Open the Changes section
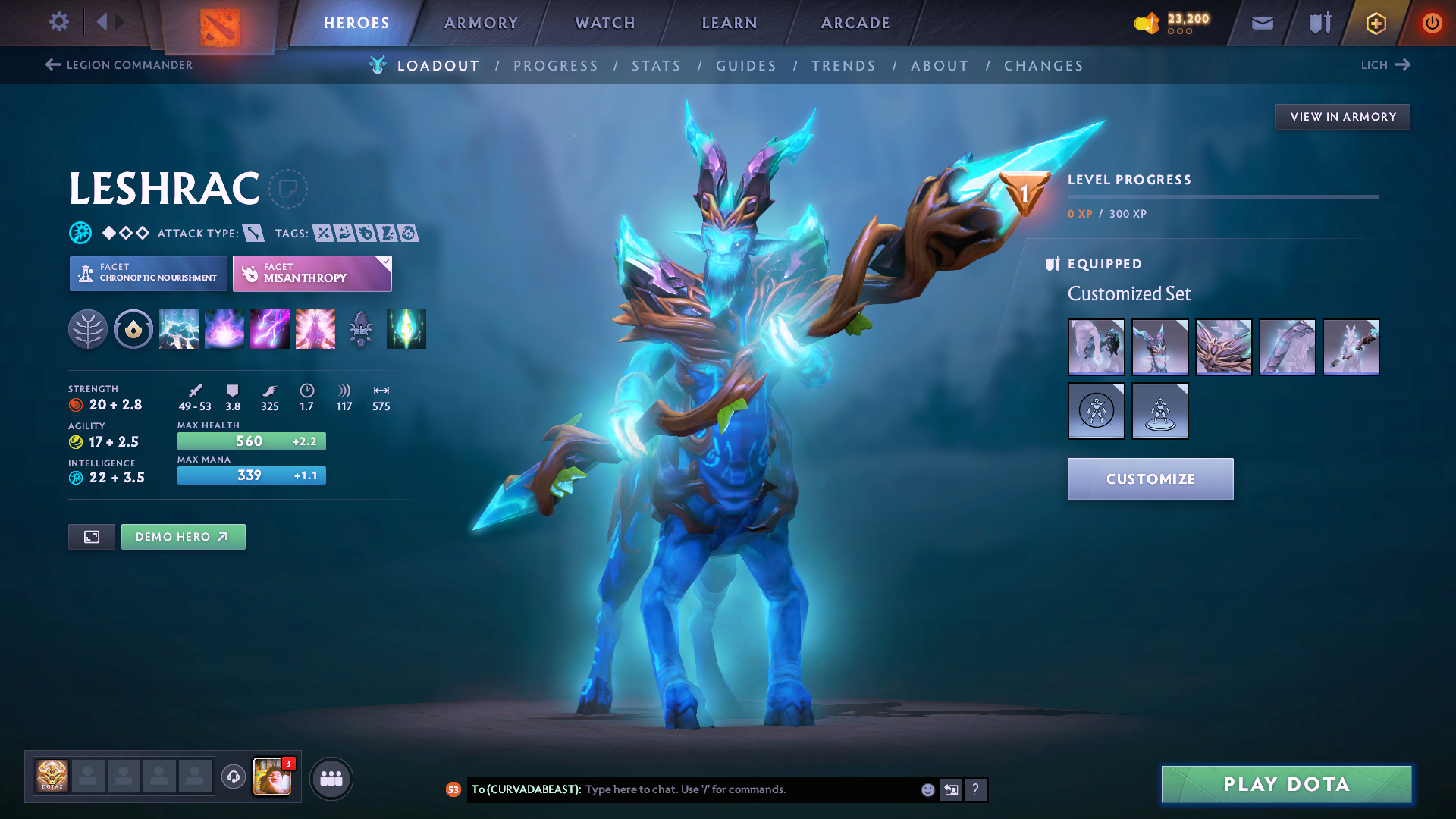 [x=1043, y=66]
